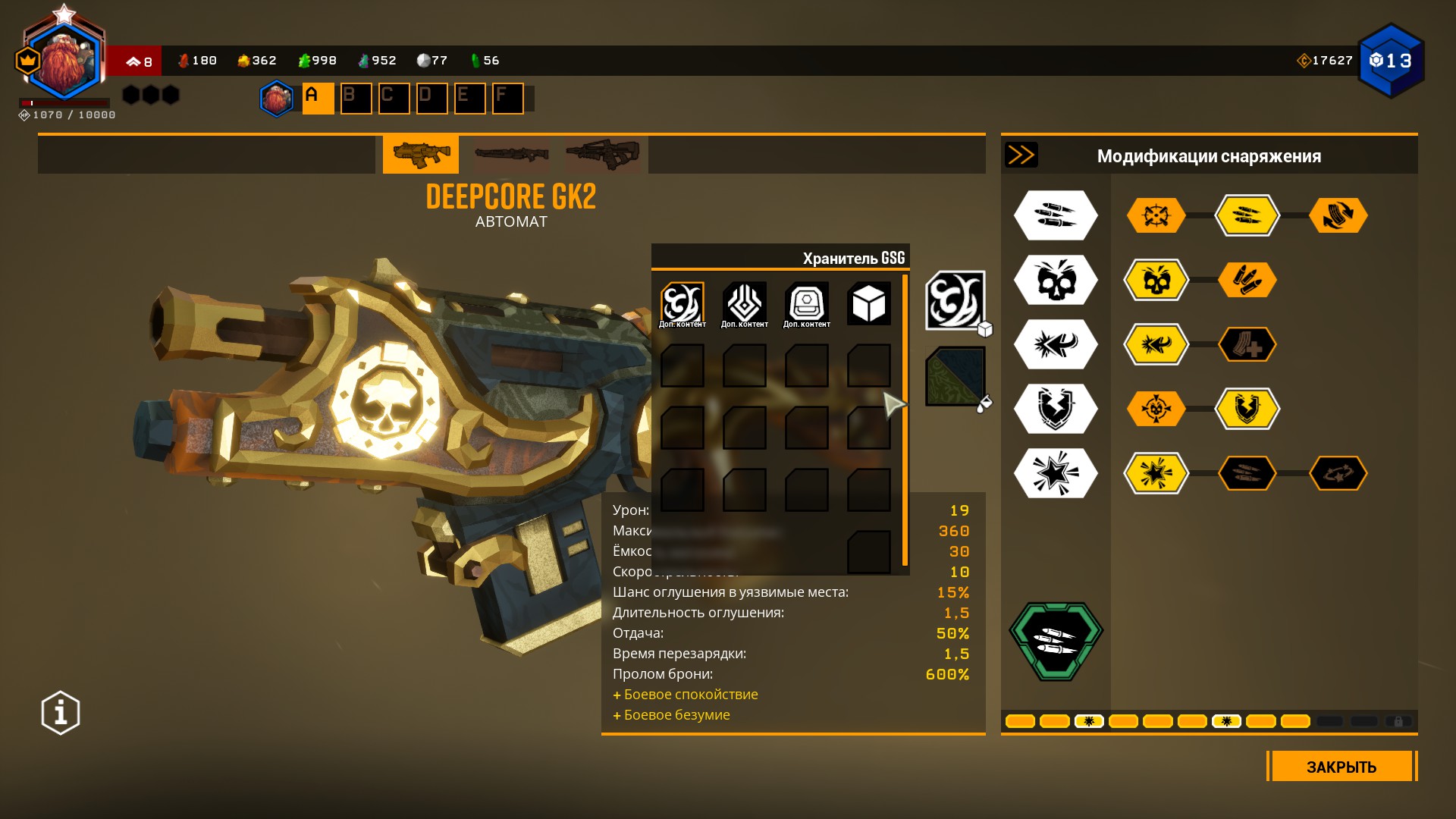Select the orange Deepcore GK2 weapon tab
1456x819 pixels.
coord(421,155)
